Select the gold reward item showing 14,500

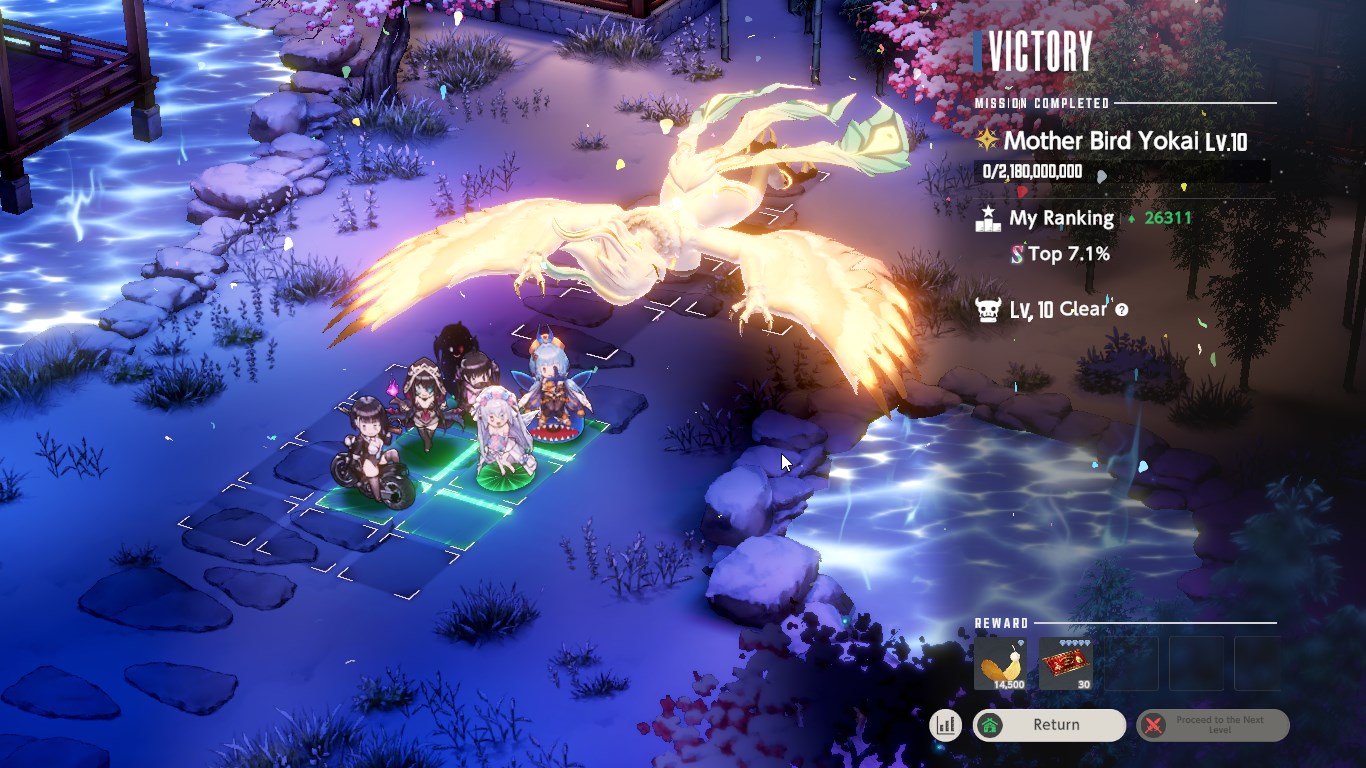tap(1000, 664)
